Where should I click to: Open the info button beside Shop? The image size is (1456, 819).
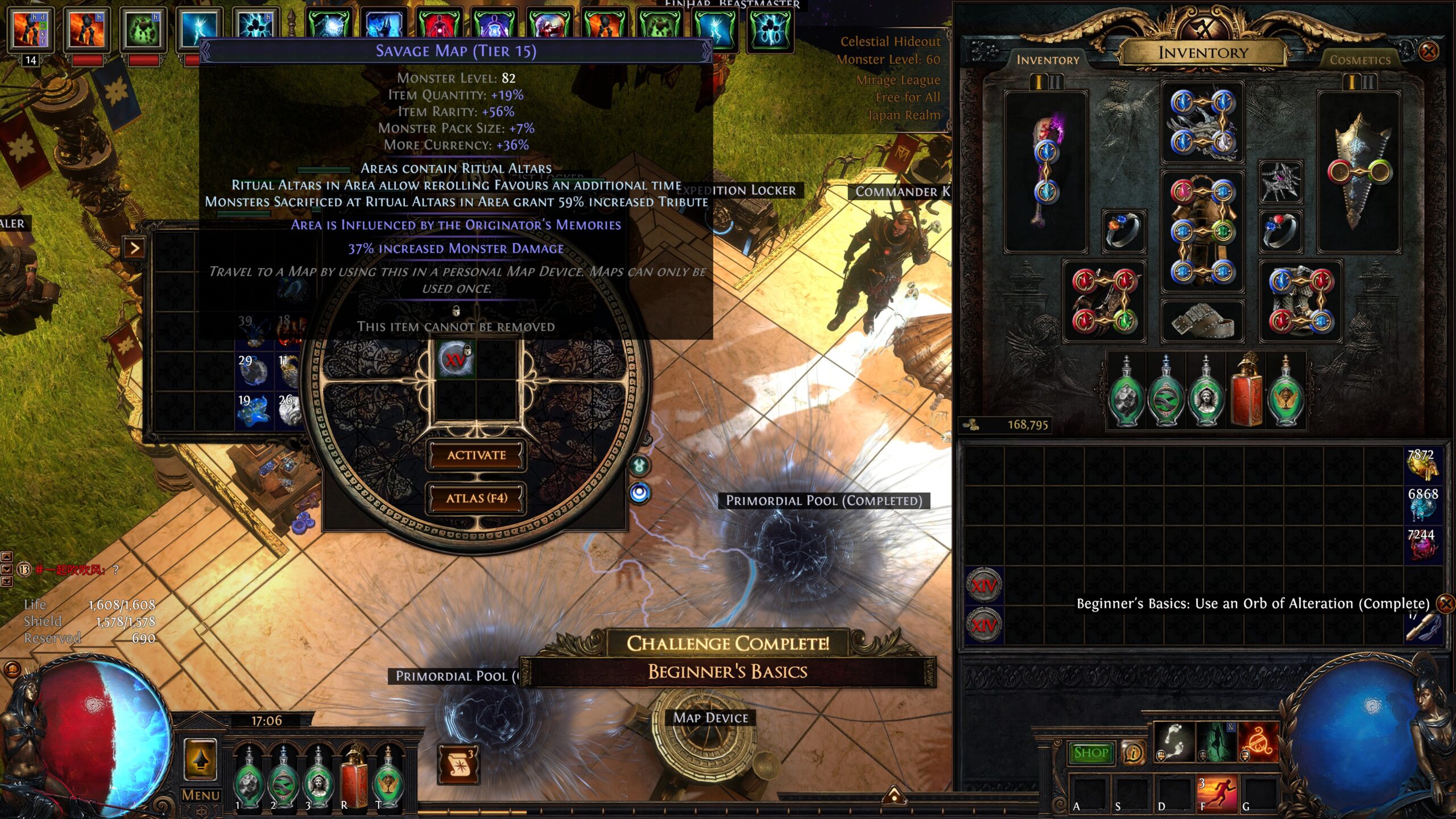coord(1132,753)
